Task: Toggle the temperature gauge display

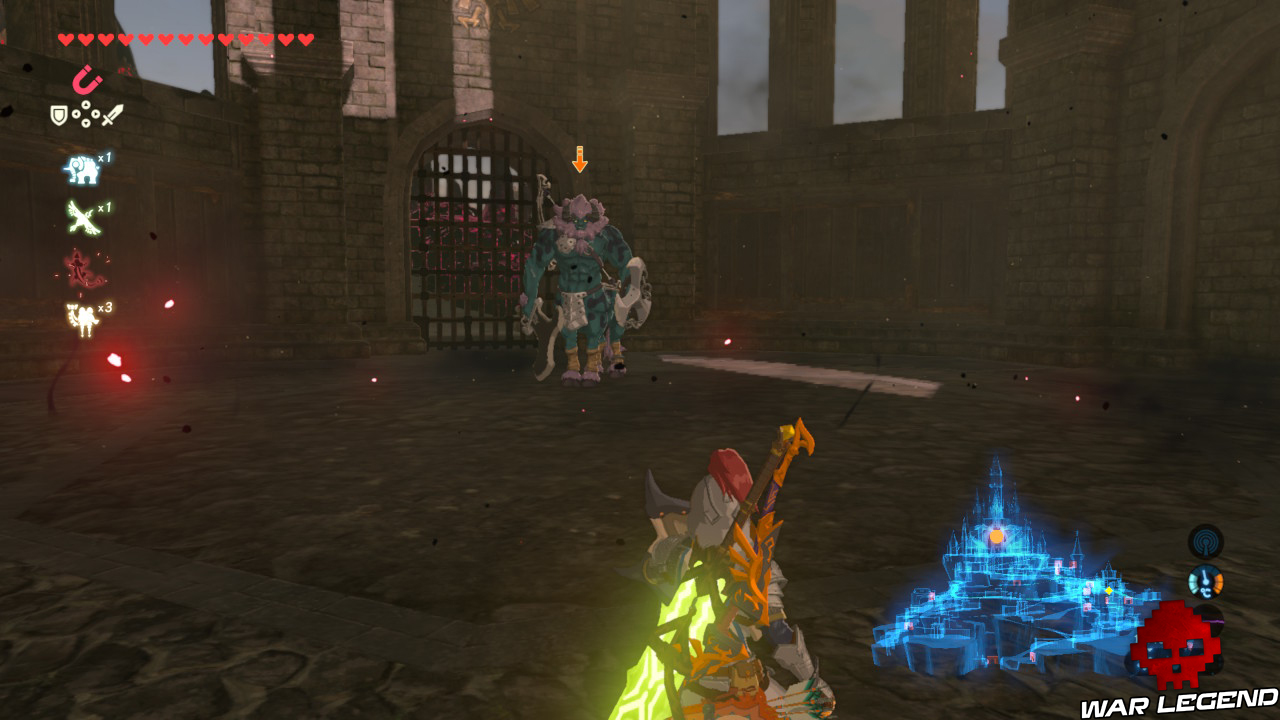Action: tap(1205, 581)
